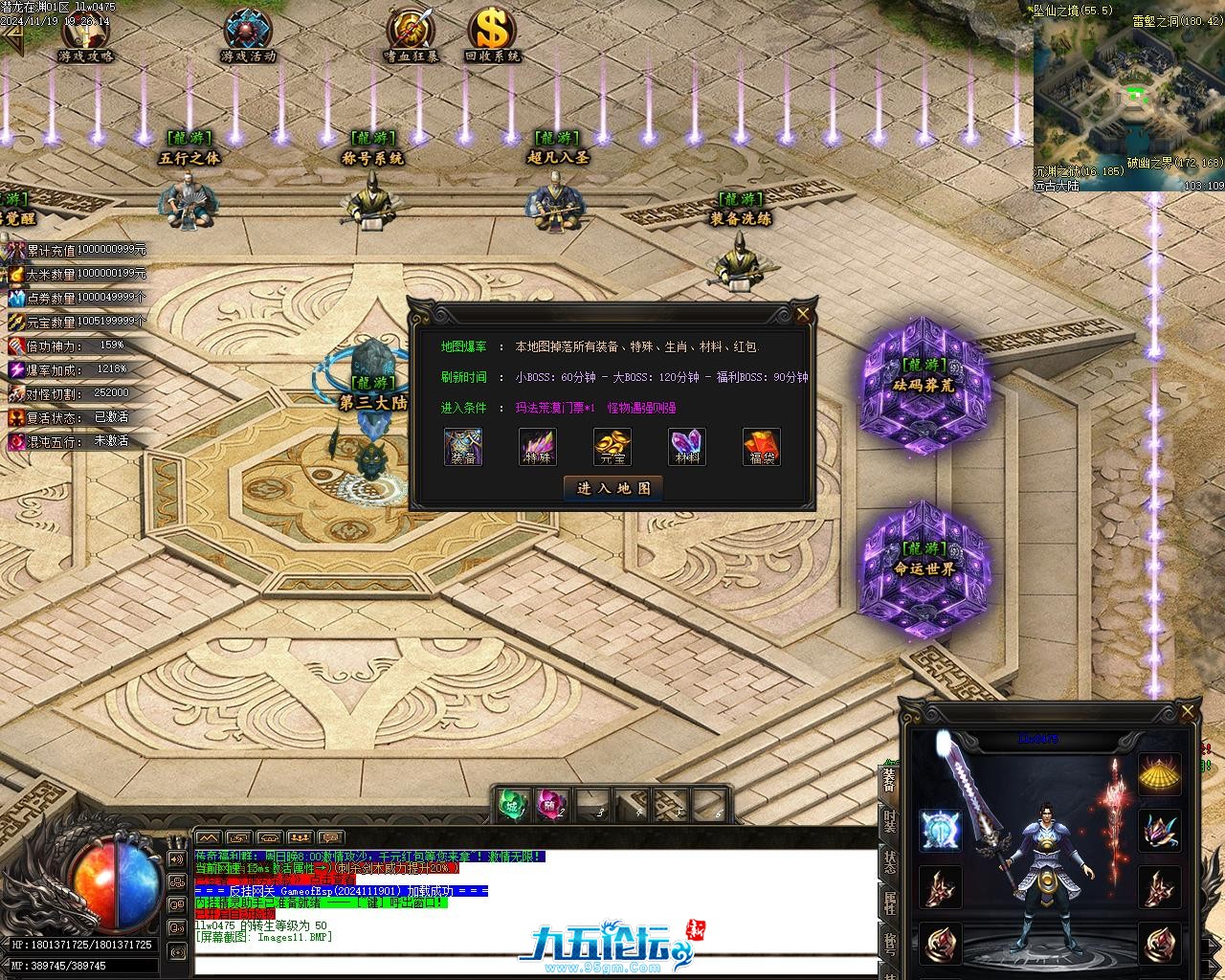Switch to the 属性 attributes tab
The height and width of the screenshot is (980, 1225).
click(x=890, y=902)
